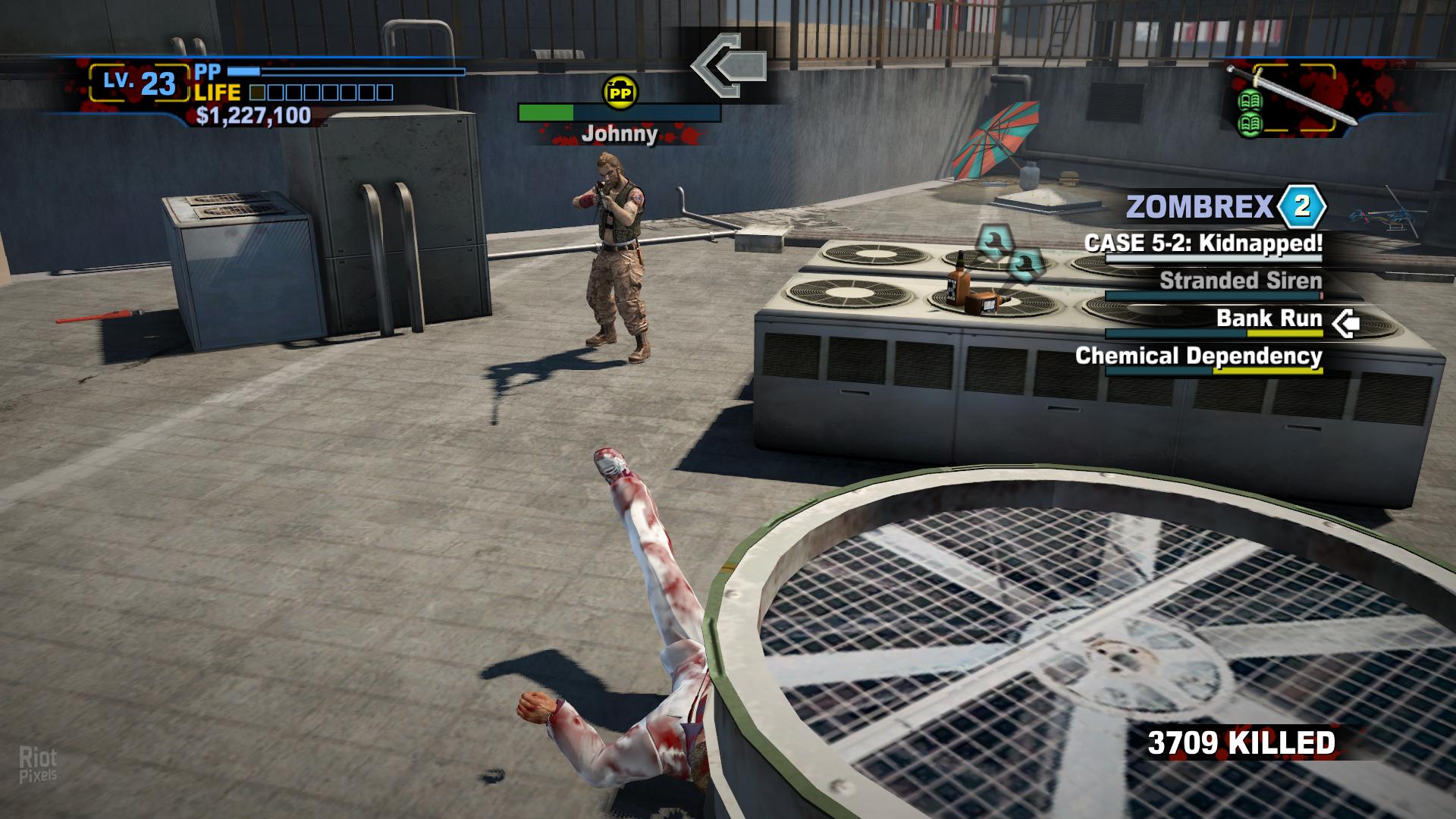1456x819 pixels.
Task: Click the upper green magazine book icon
Action: [1249, 101]
